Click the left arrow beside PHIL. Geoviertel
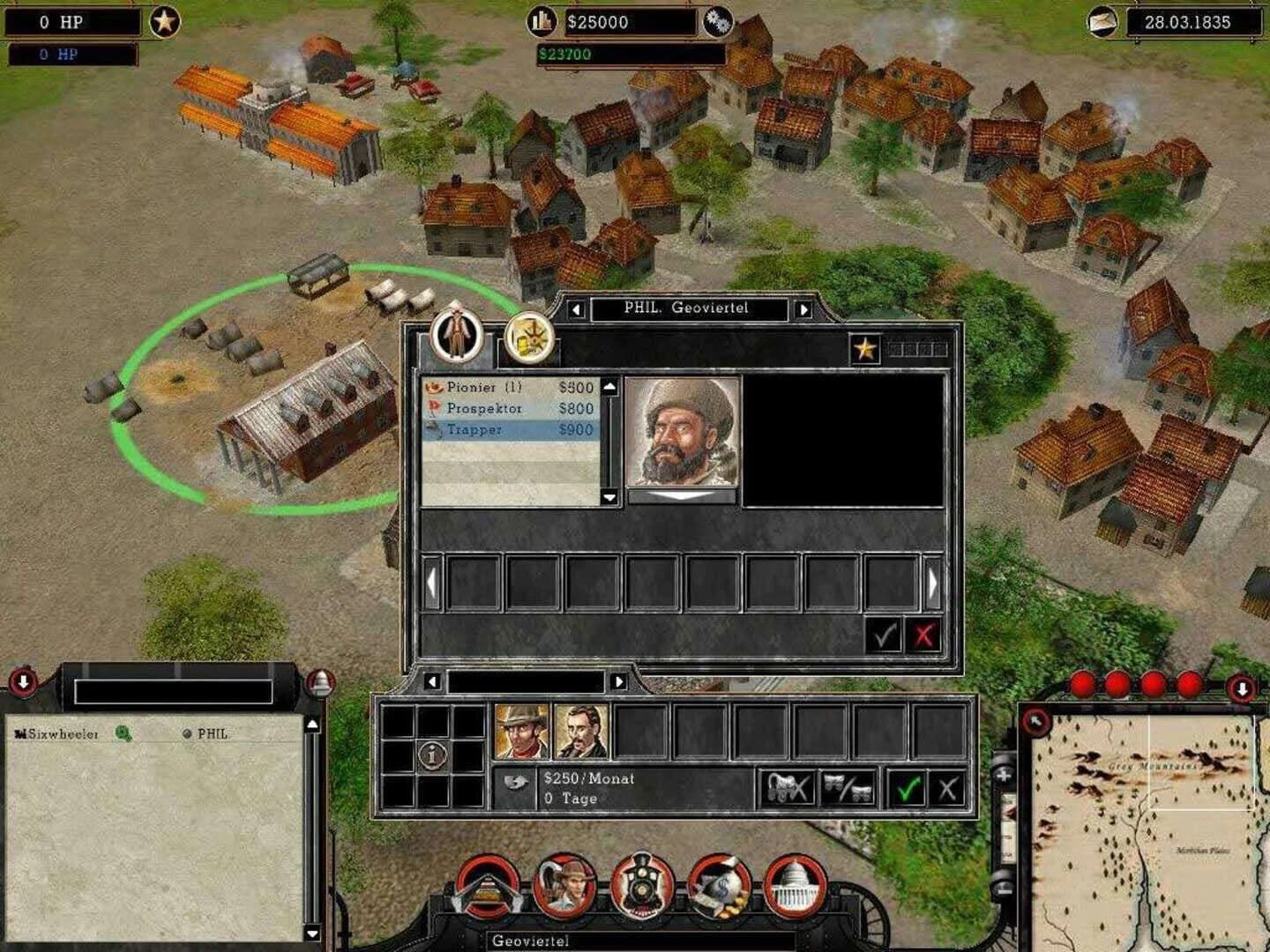 [577, 309]
